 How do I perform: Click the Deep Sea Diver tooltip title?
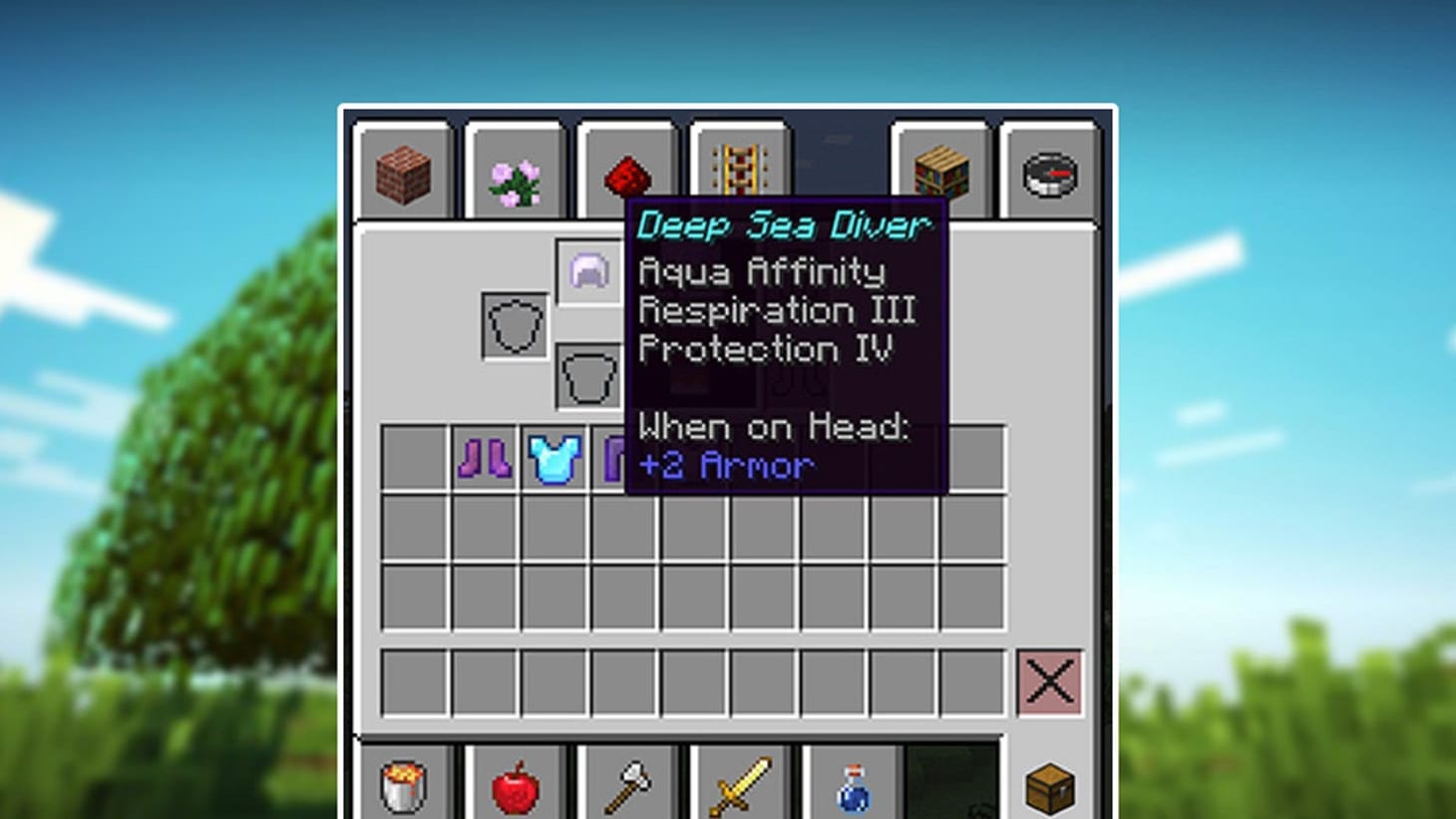coord(783,226)
